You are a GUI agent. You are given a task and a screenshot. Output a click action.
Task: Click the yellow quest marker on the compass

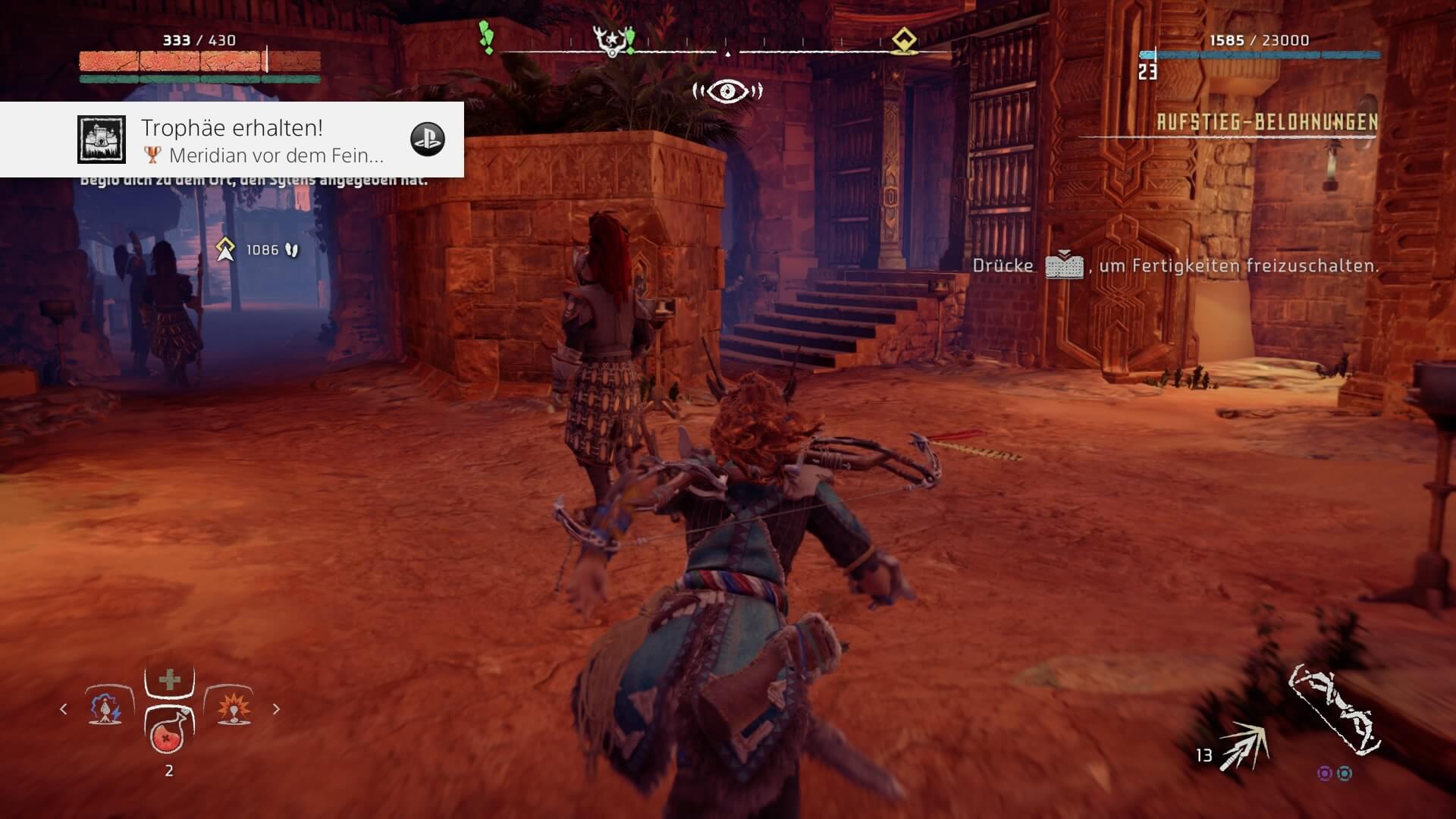[904, 40]
